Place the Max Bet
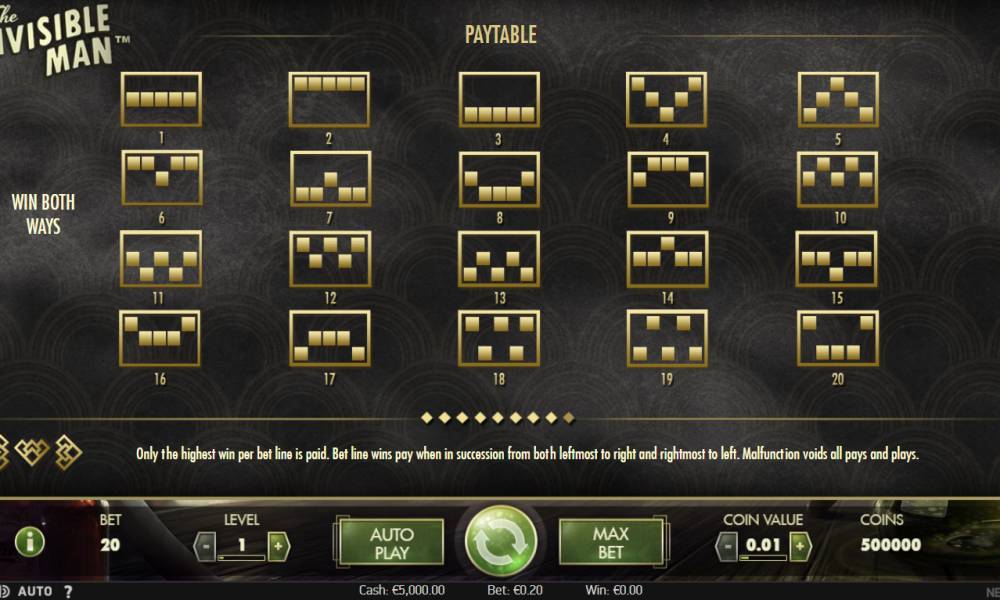The width and height of the screenshot is (1000, 600). tap(609, 542)
